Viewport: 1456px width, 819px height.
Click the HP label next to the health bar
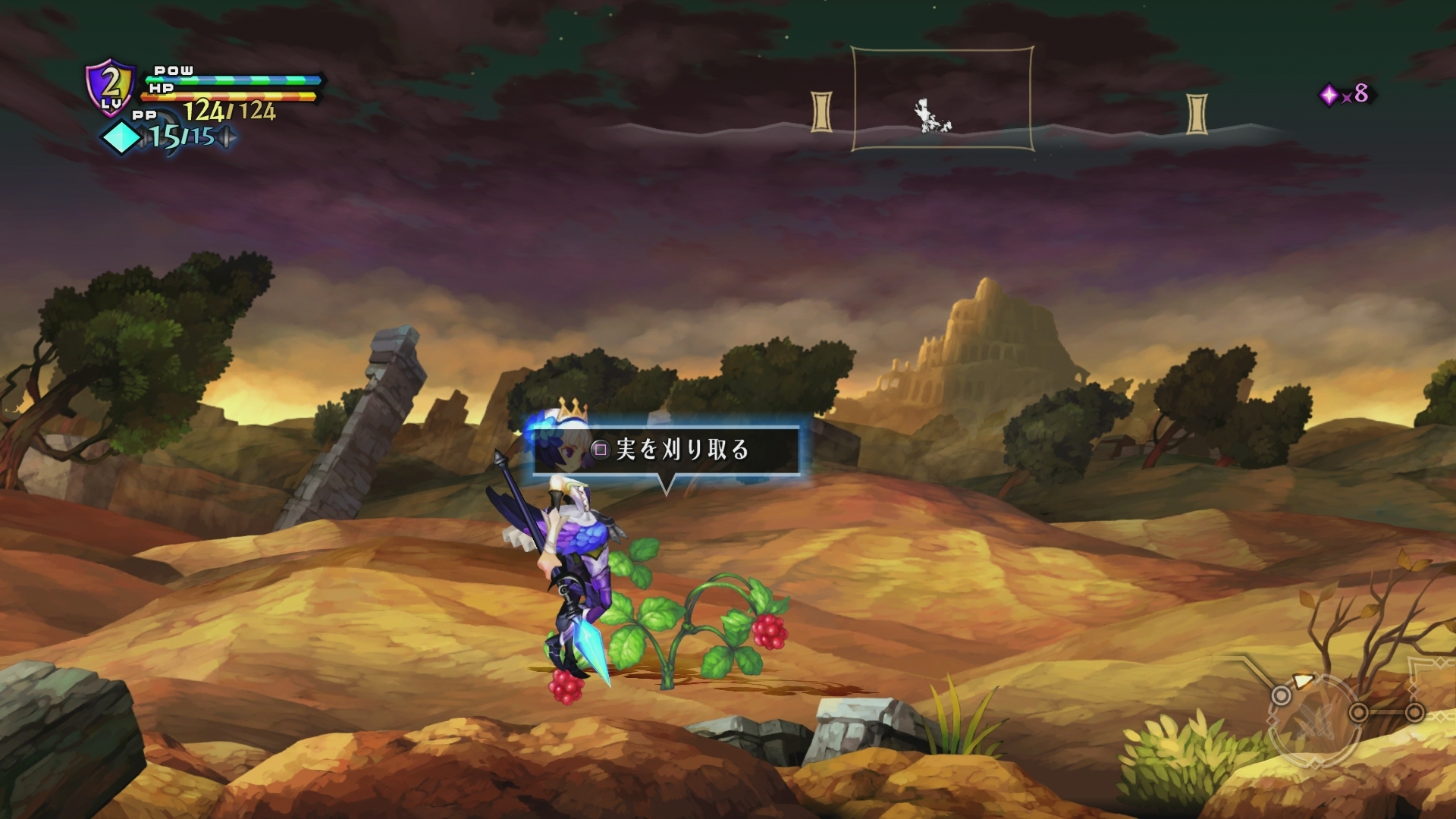(162, 89)
